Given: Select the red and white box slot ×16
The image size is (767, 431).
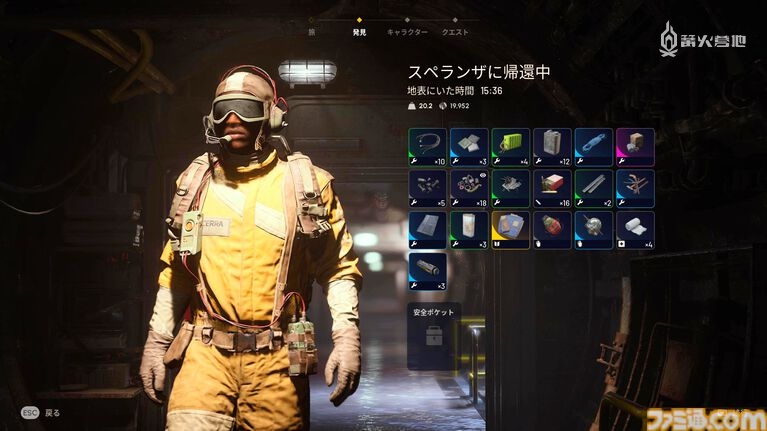Looking at the screenshot, I should click(x=552, y=188).
